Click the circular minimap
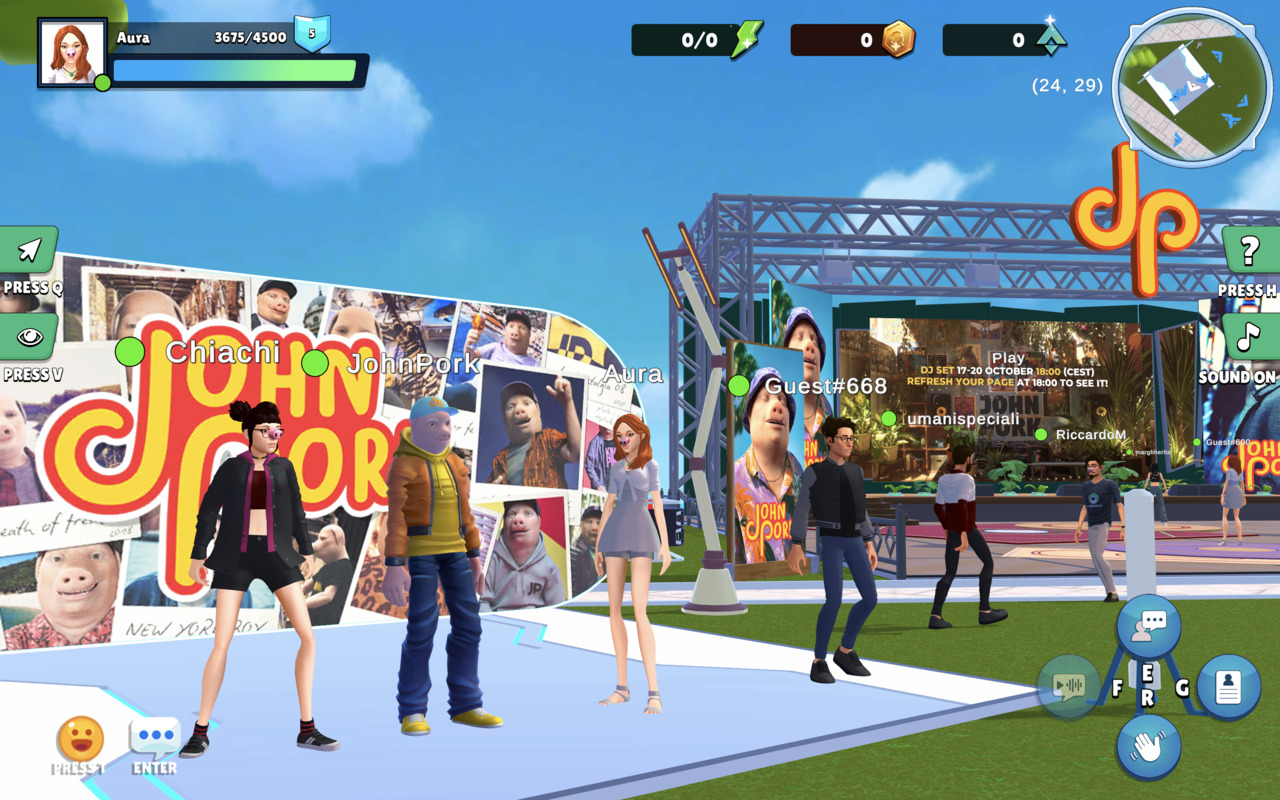This screenshot has width=1280, height=800. 1191,87
